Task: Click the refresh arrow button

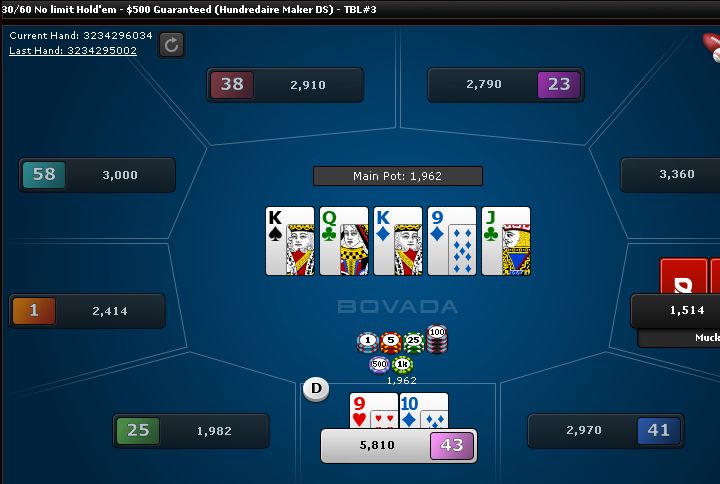Action: [x=171, y=44]
